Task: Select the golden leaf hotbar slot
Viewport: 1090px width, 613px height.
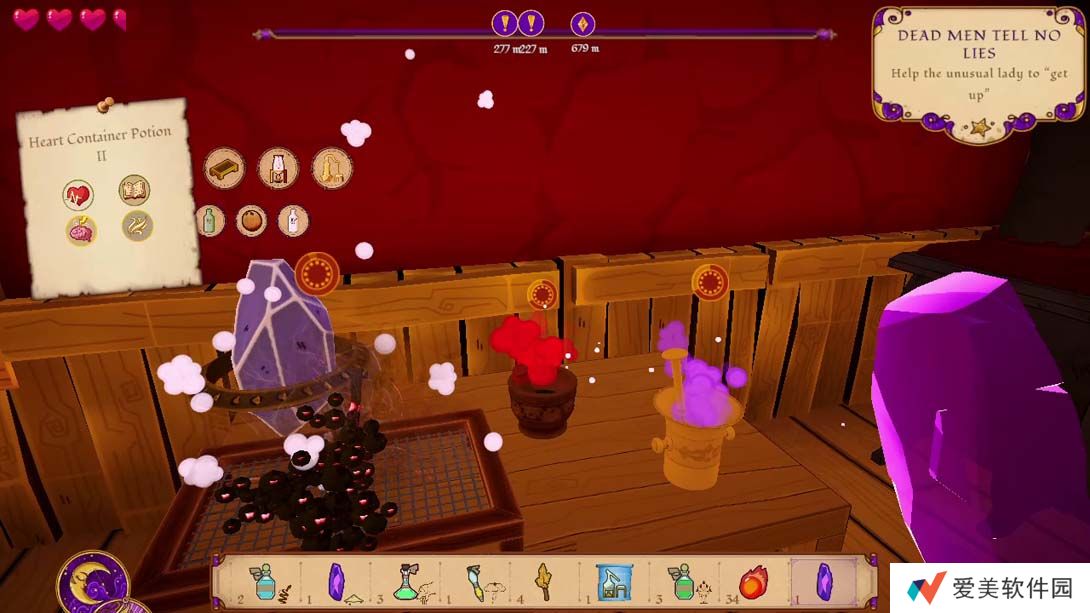Action: [x=544, y=581]
